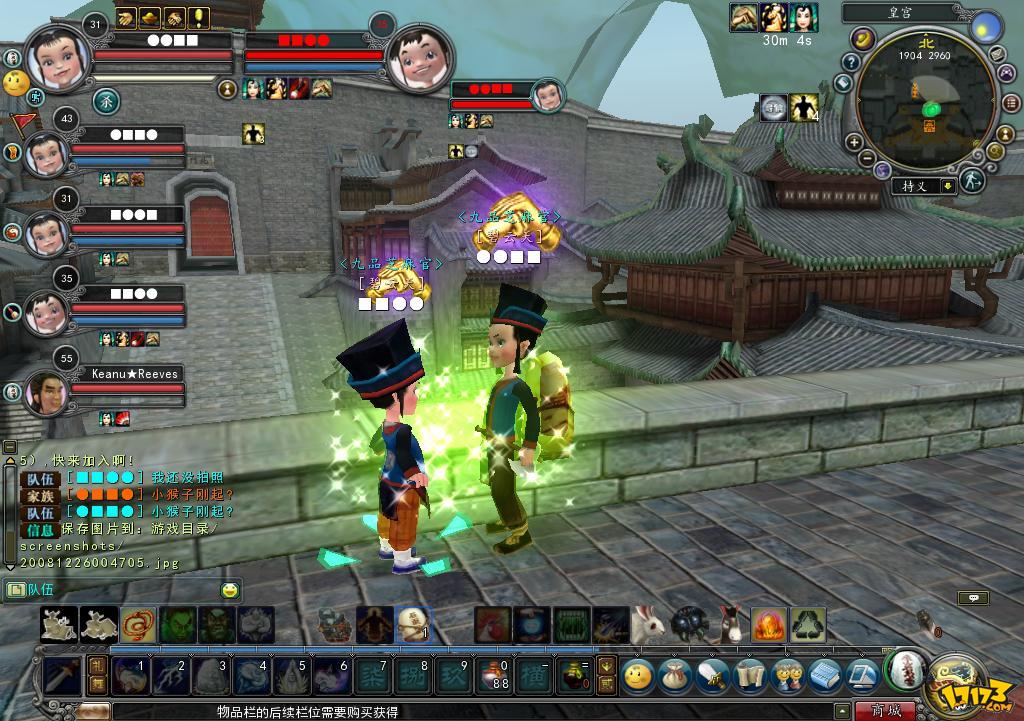
Task: Select the level 43 party member portrait
Action: pos(46,153)
